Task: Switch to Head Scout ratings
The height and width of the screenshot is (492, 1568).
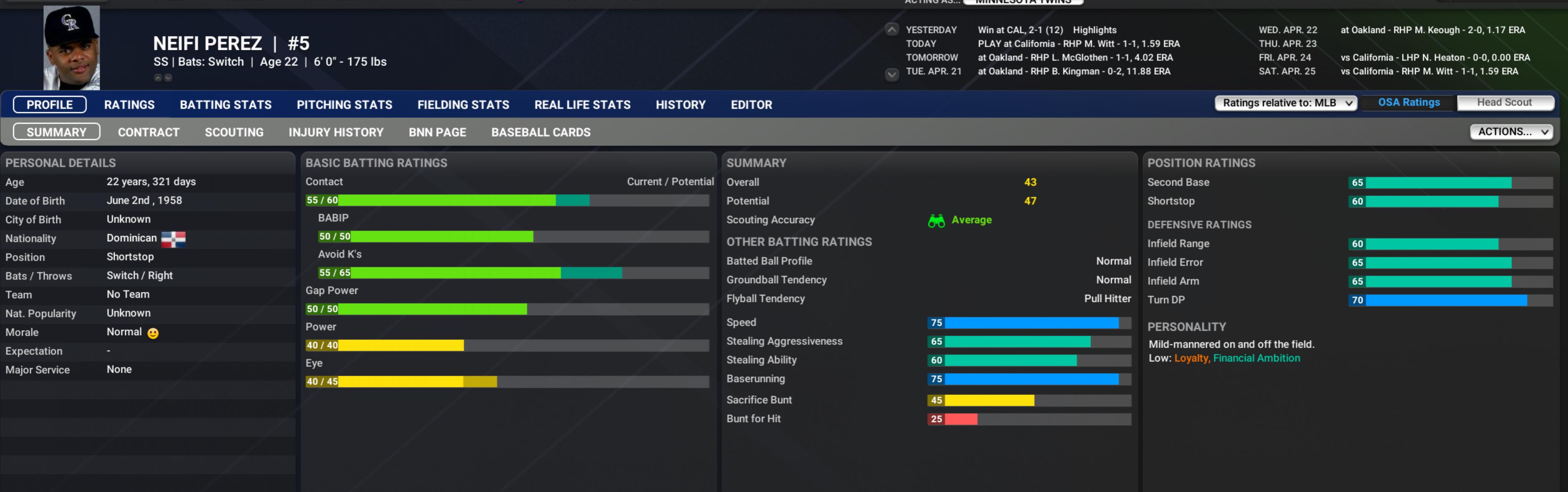Action: 1503,102
